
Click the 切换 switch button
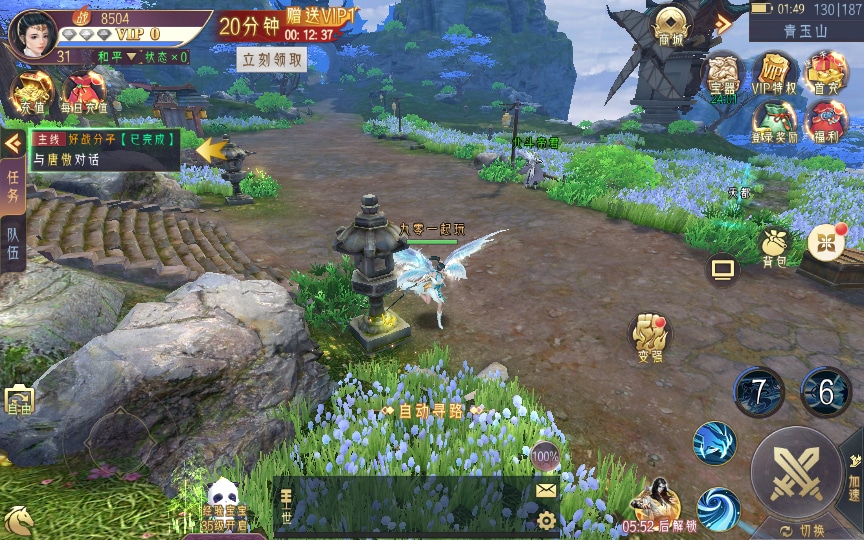800,530
